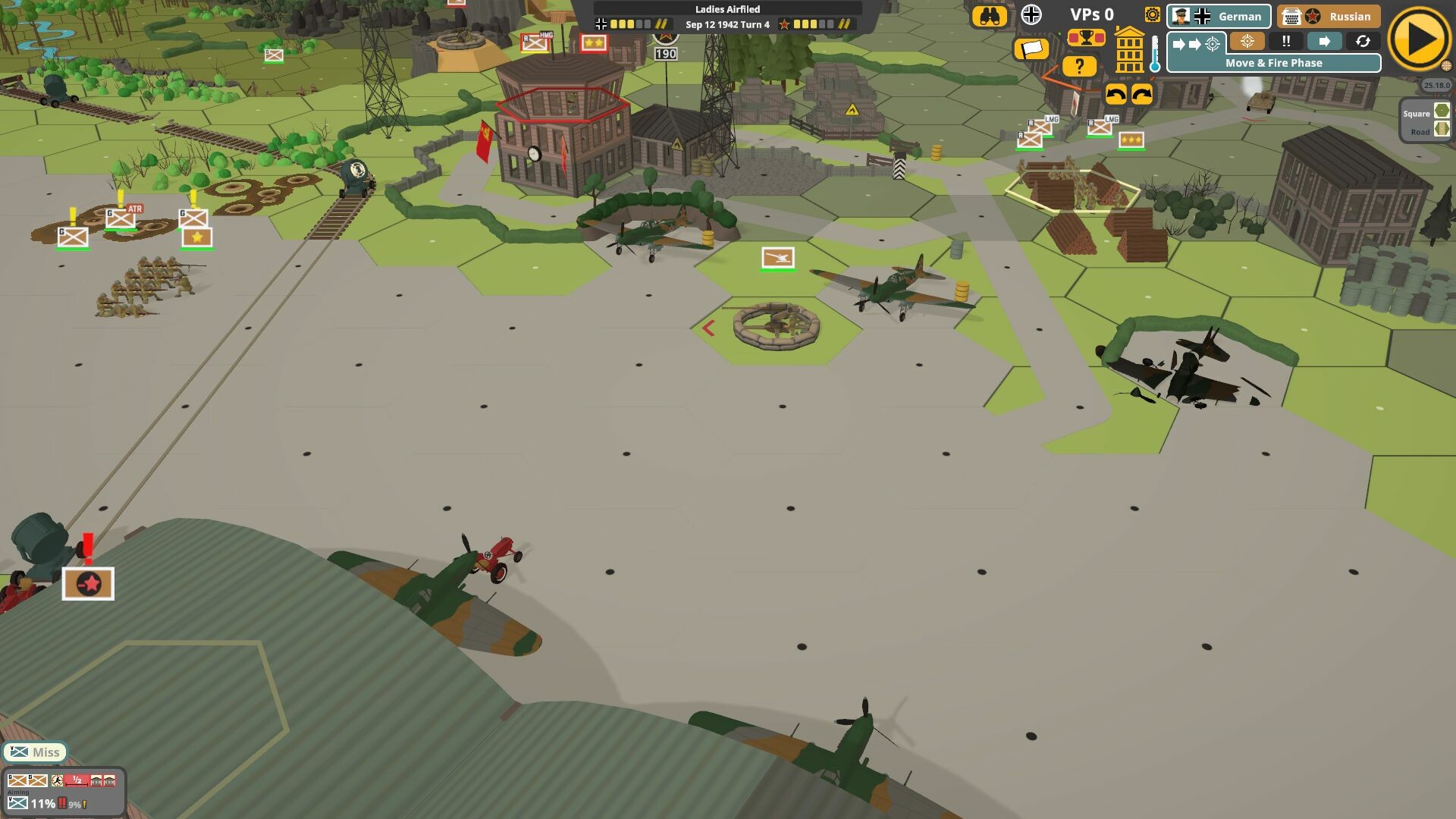Click the double exclamation alert icon
1456x819 pixels.
[1286, 42]
